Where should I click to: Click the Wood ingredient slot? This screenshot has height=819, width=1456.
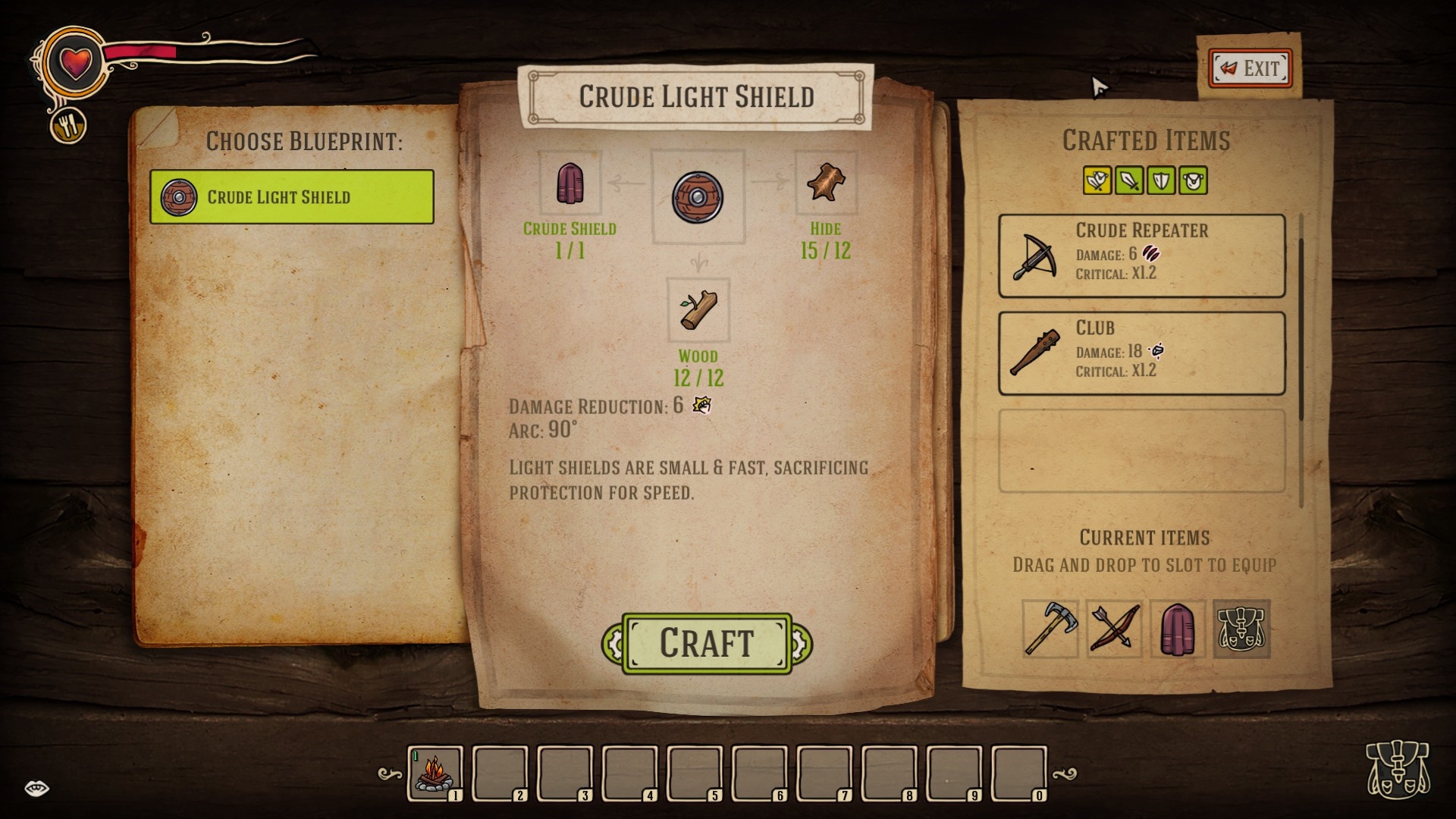pos(698,310)
